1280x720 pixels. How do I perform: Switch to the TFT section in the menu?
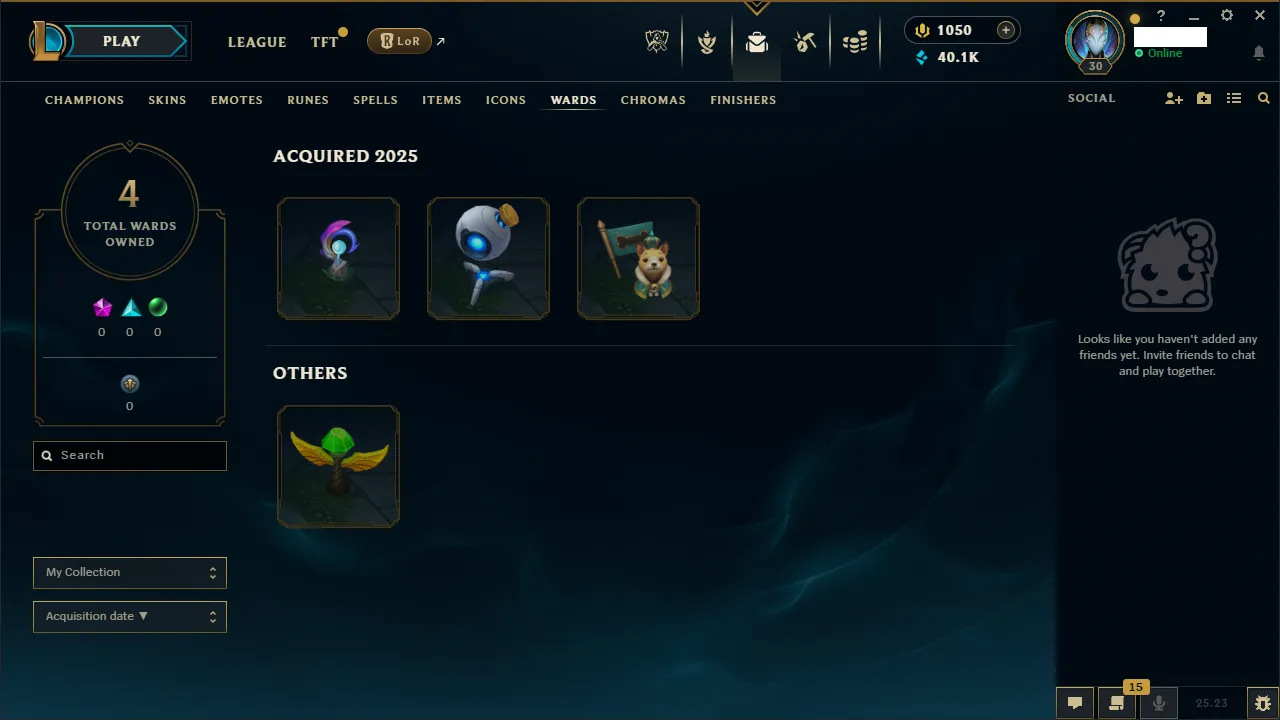coord(324,42)
